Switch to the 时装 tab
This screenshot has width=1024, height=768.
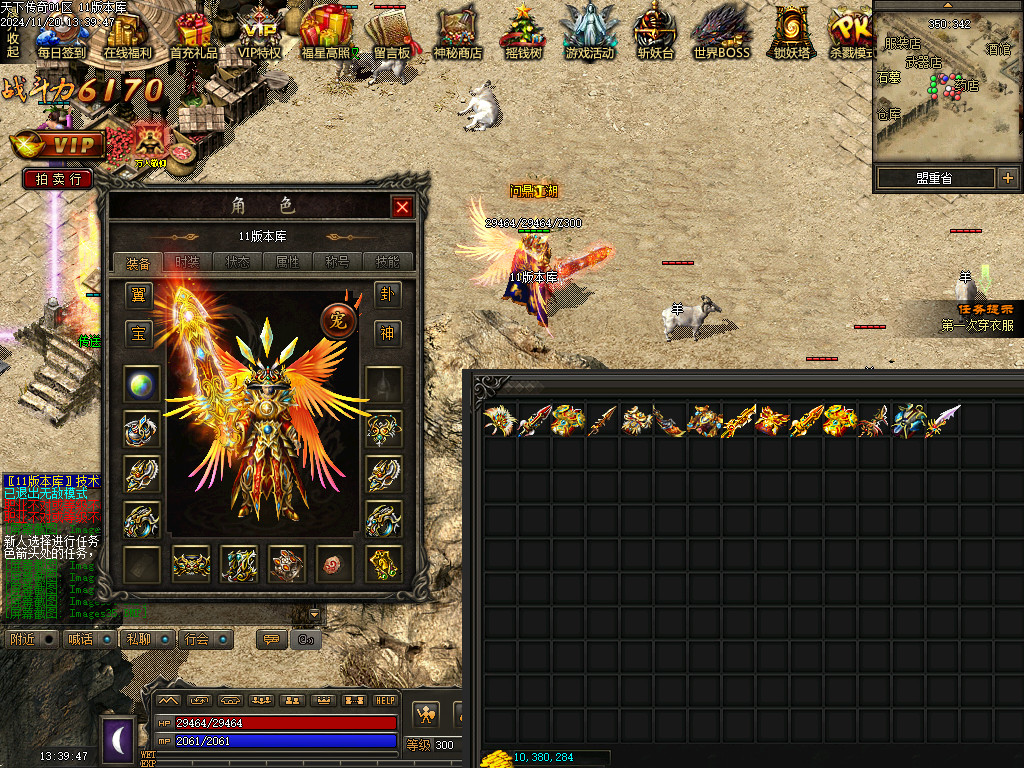tap(187, 262)
